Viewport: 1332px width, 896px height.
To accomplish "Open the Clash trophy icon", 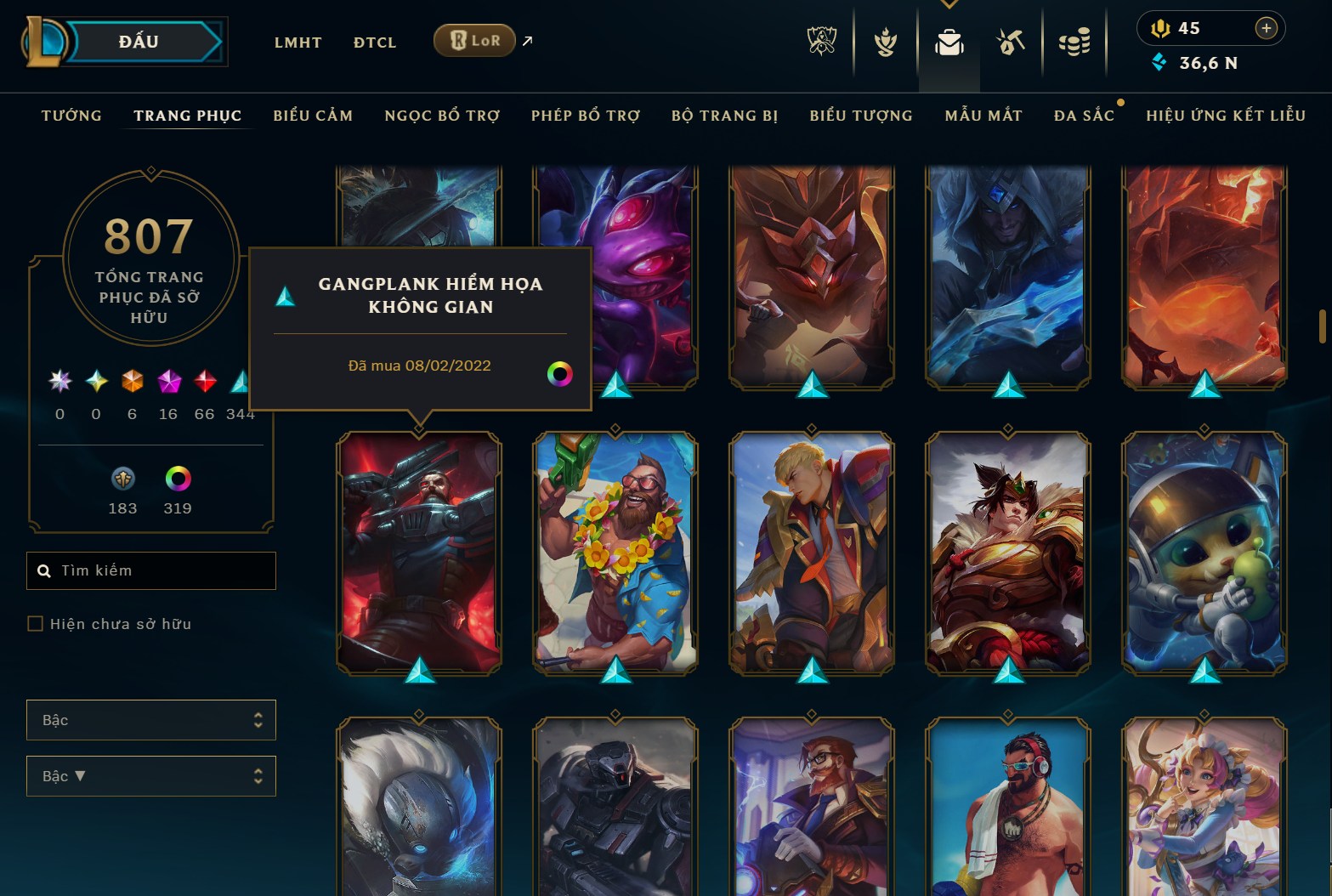I will click(884, 40).
